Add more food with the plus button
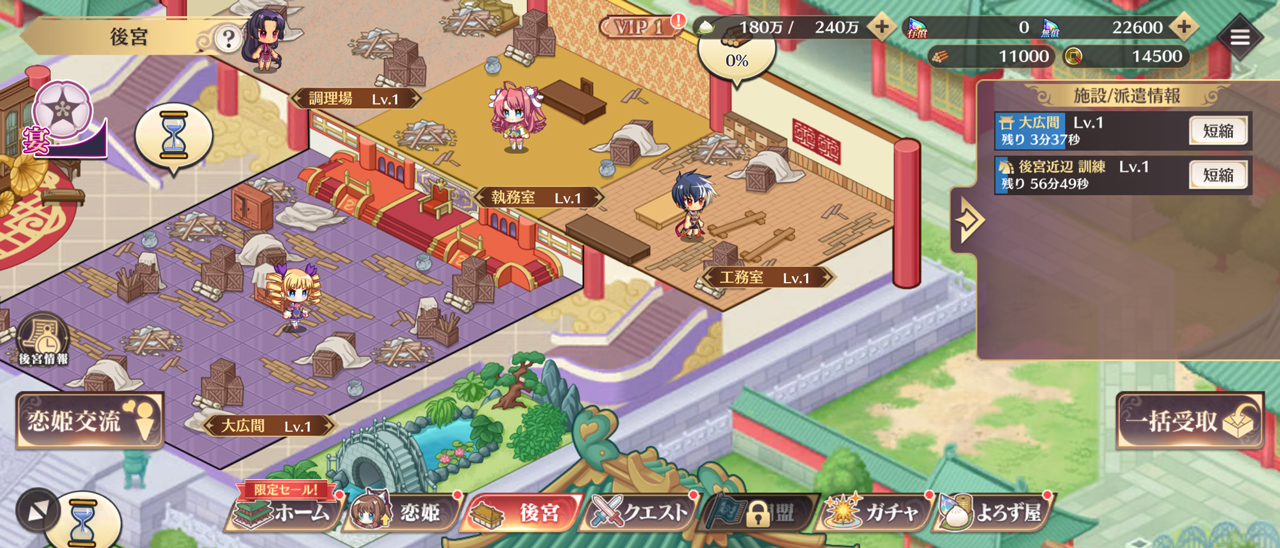This screenshot has height=548, width=1280. tap(880, 27)
